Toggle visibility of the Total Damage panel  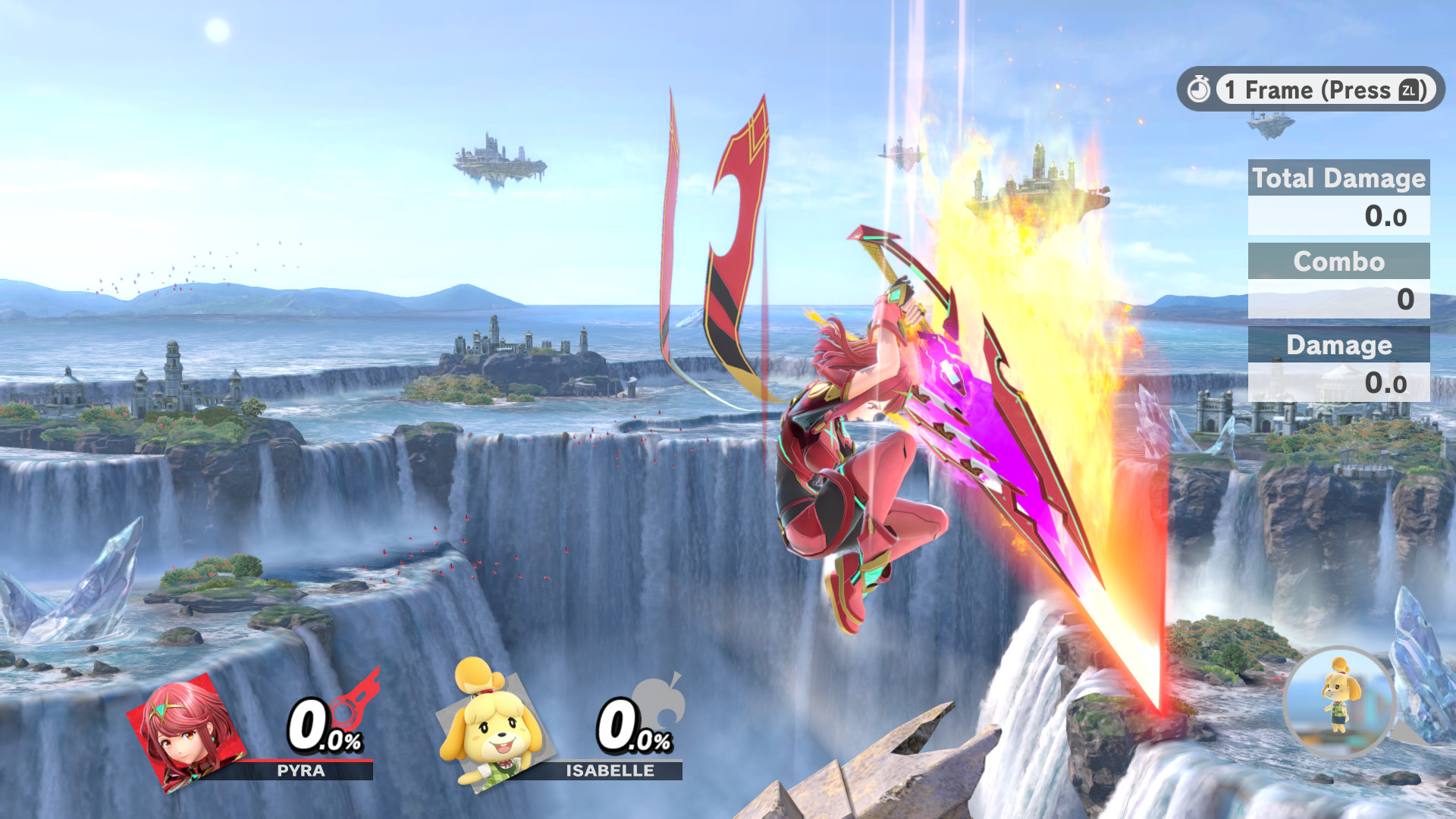point(1338,179)
